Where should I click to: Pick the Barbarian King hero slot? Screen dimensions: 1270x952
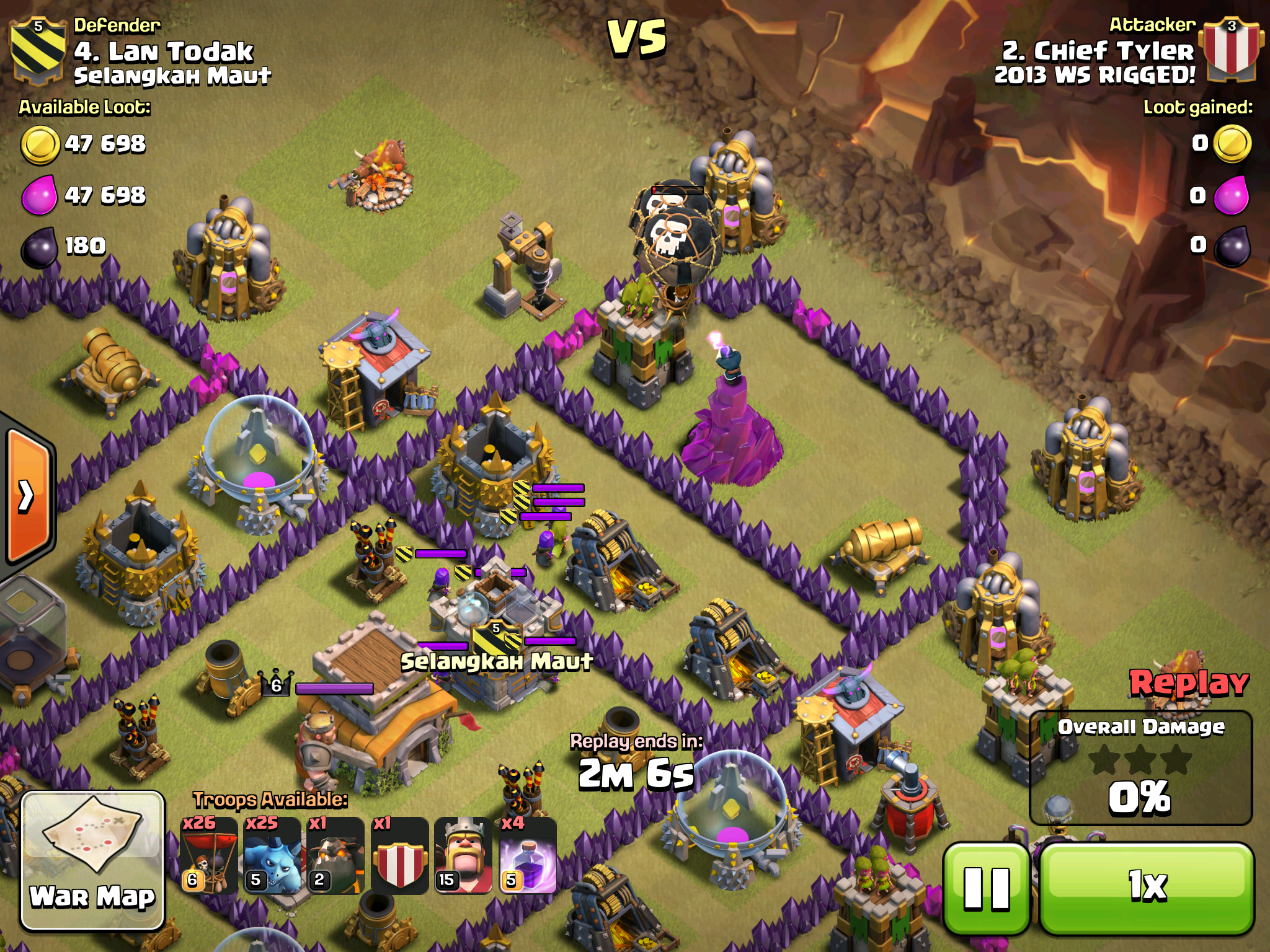[x=463, y=855]
